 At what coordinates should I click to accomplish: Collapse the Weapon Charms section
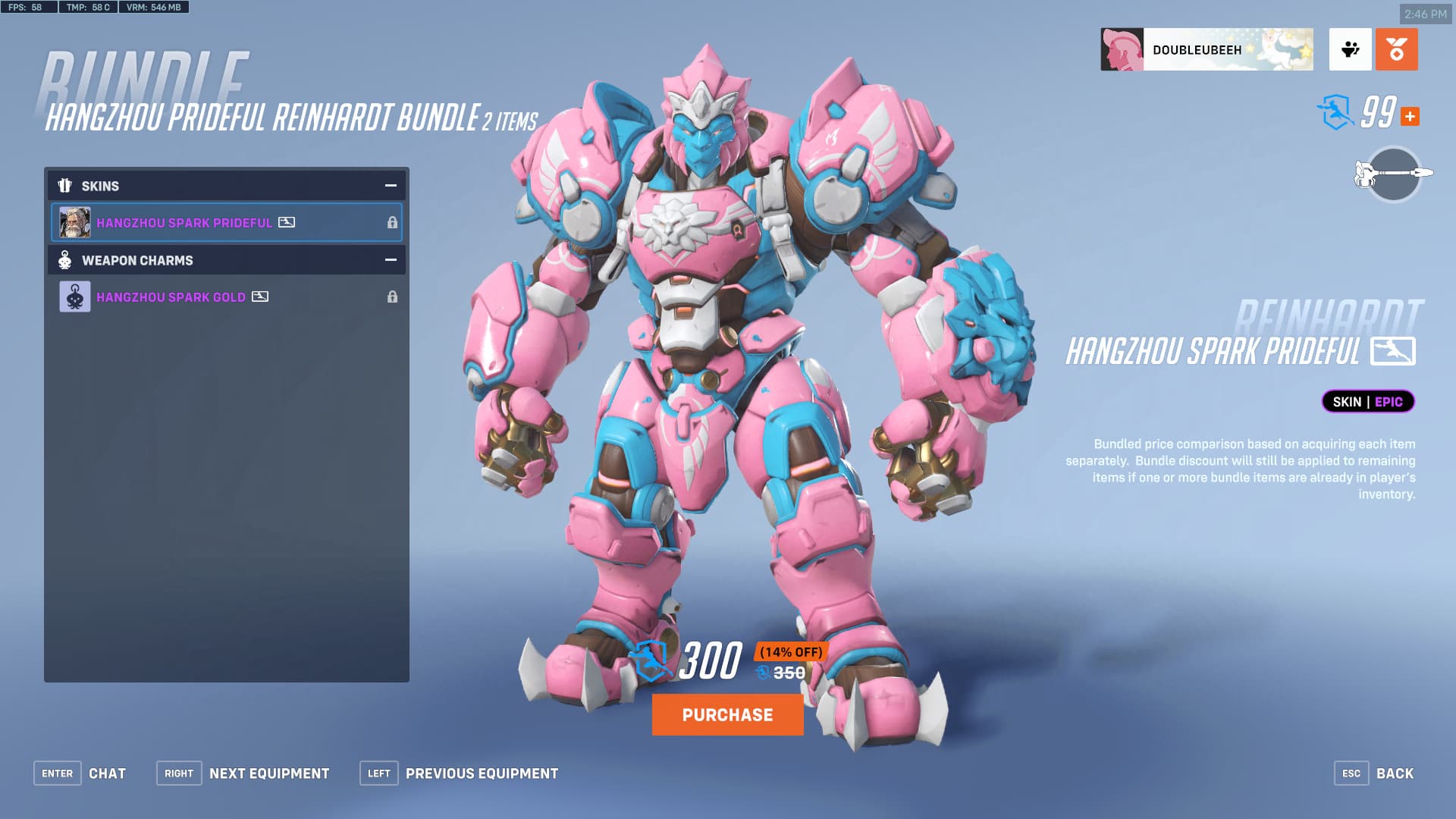click(391, 260)
